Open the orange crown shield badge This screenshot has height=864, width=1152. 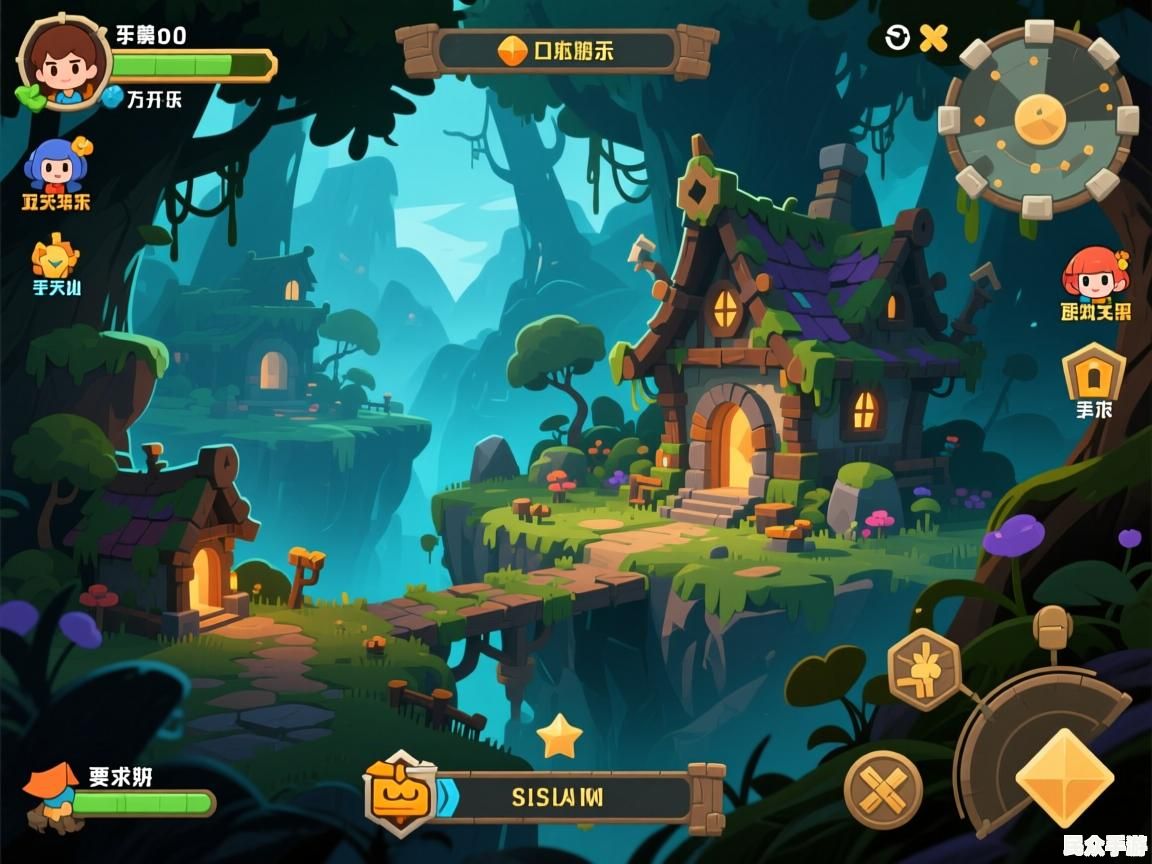point(400,794)
